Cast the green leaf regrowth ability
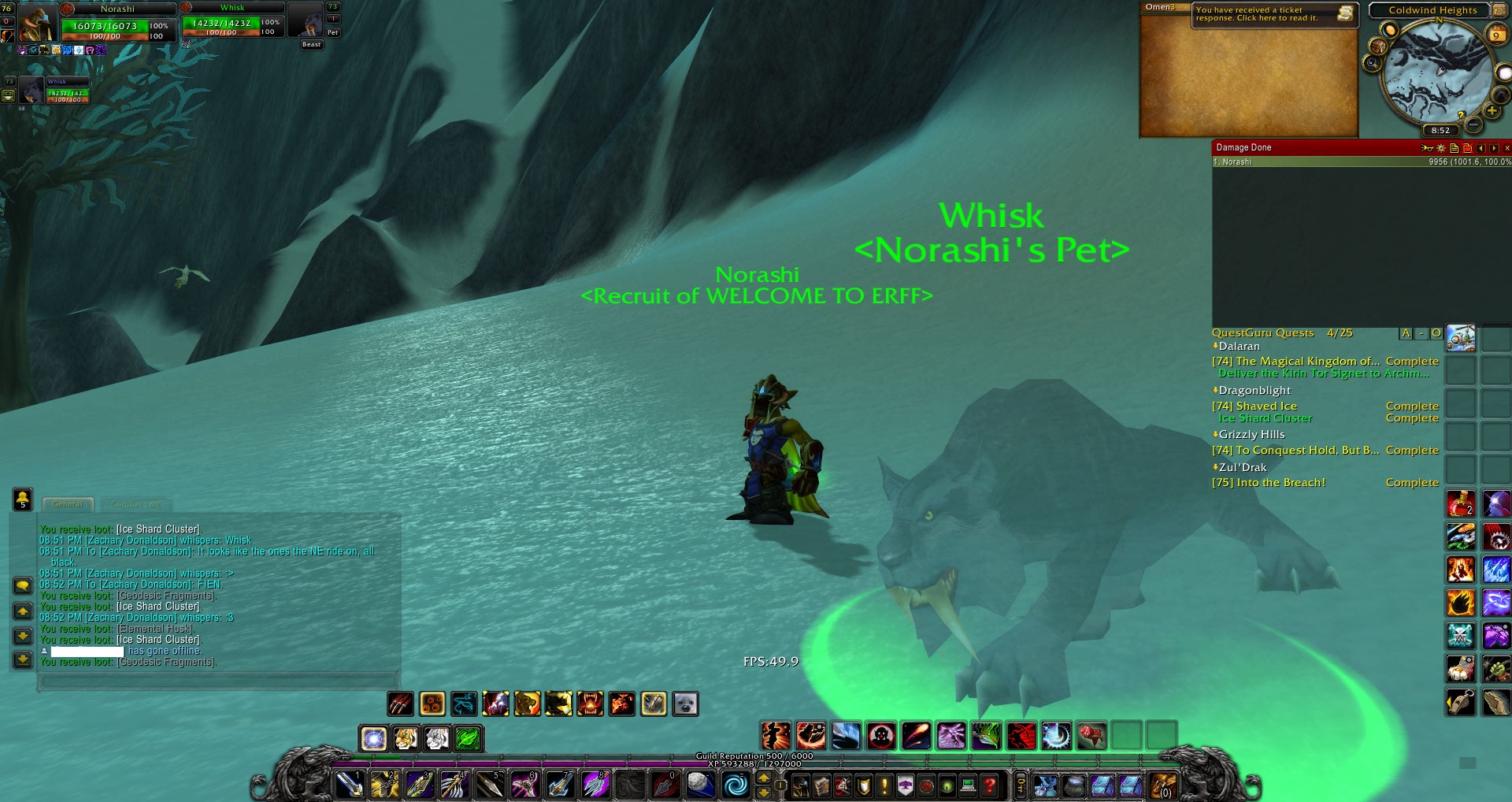Viewport: 1512px width, 802px height. click(466, 737)
